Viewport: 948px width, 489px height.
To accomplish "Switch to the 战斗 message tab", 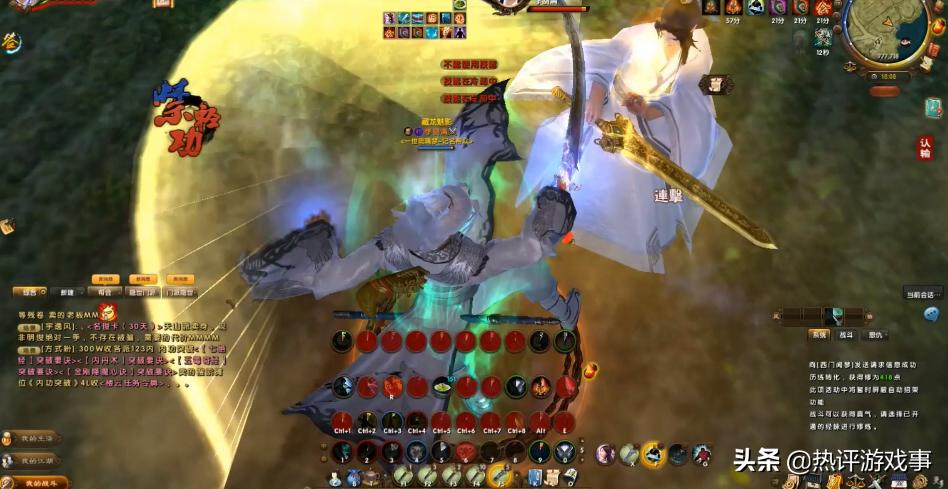I will tap(846, 334).
